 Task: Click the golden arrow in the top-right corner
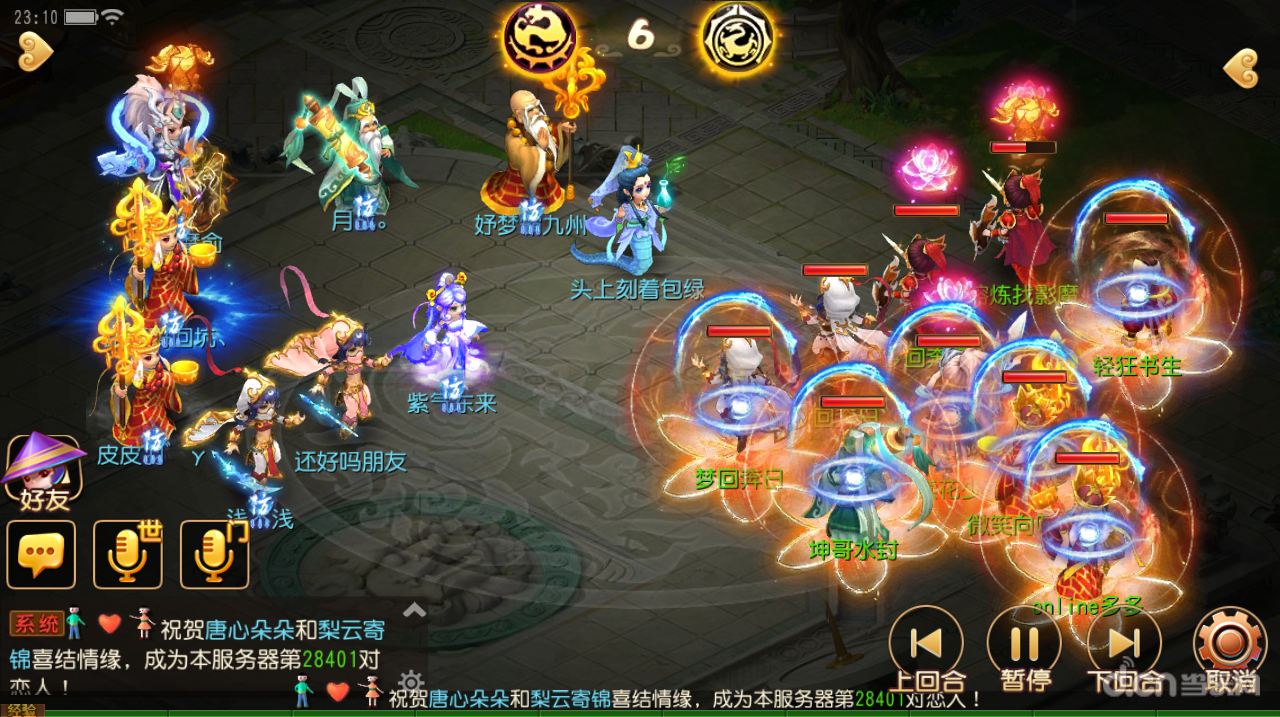(1242, 68)
